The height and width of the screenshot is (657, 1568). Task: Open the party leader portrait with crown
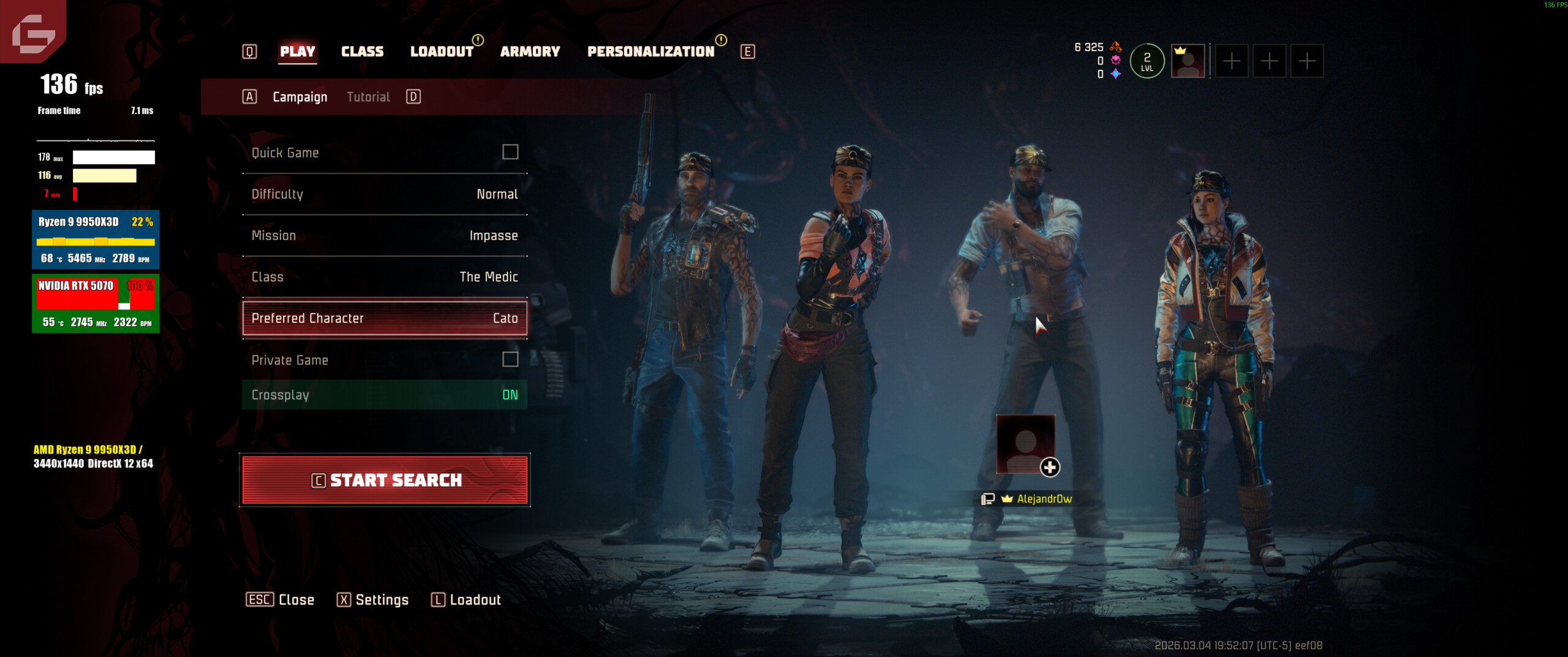click(1188, 61)
